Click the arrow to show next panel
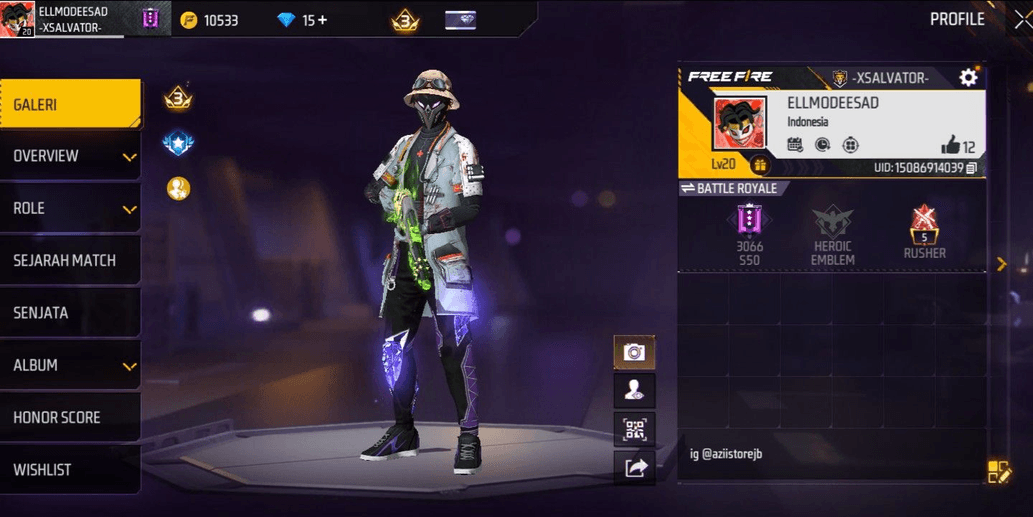This screenshot has height=517, width=1033. (1001, 264)
